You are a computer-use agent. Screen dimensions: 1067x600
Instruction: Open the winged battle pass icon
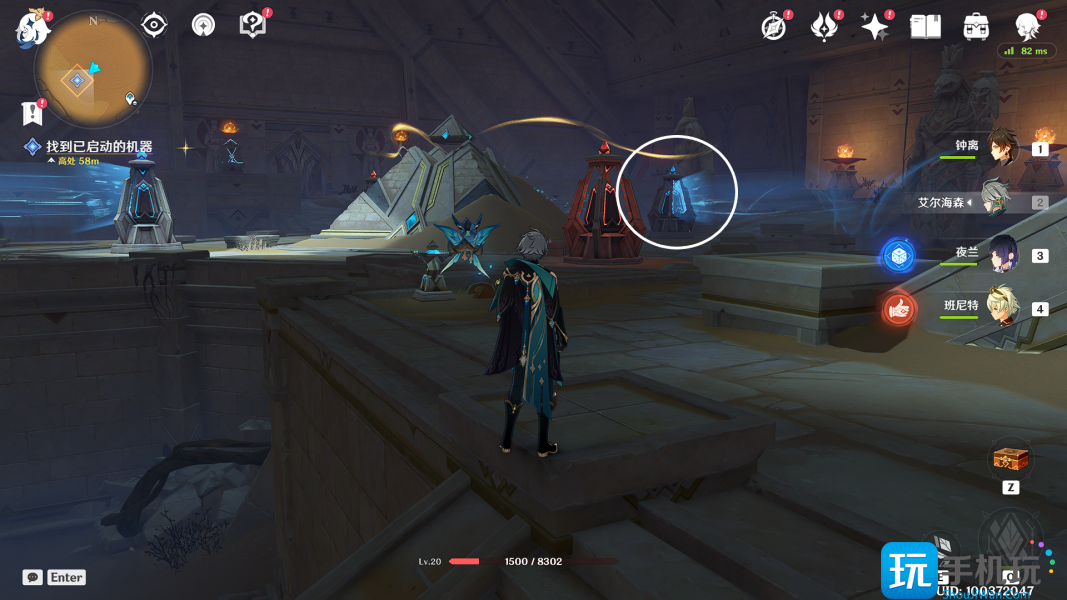(824, 27)
